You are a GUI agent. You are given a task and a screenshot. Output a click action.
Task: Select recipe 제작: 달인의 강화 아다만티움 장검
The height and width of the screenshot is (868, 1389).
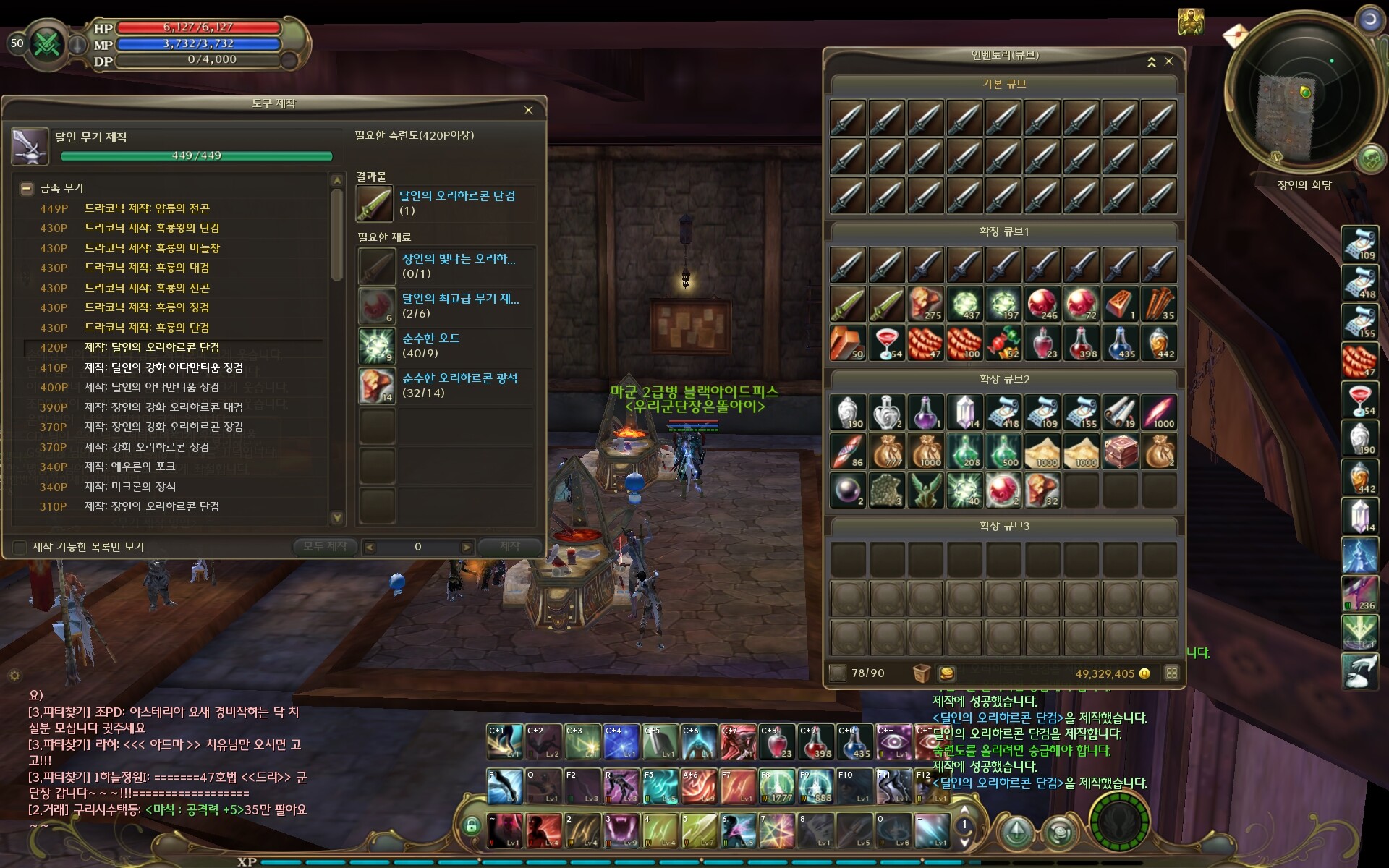[x=163, y=367]
